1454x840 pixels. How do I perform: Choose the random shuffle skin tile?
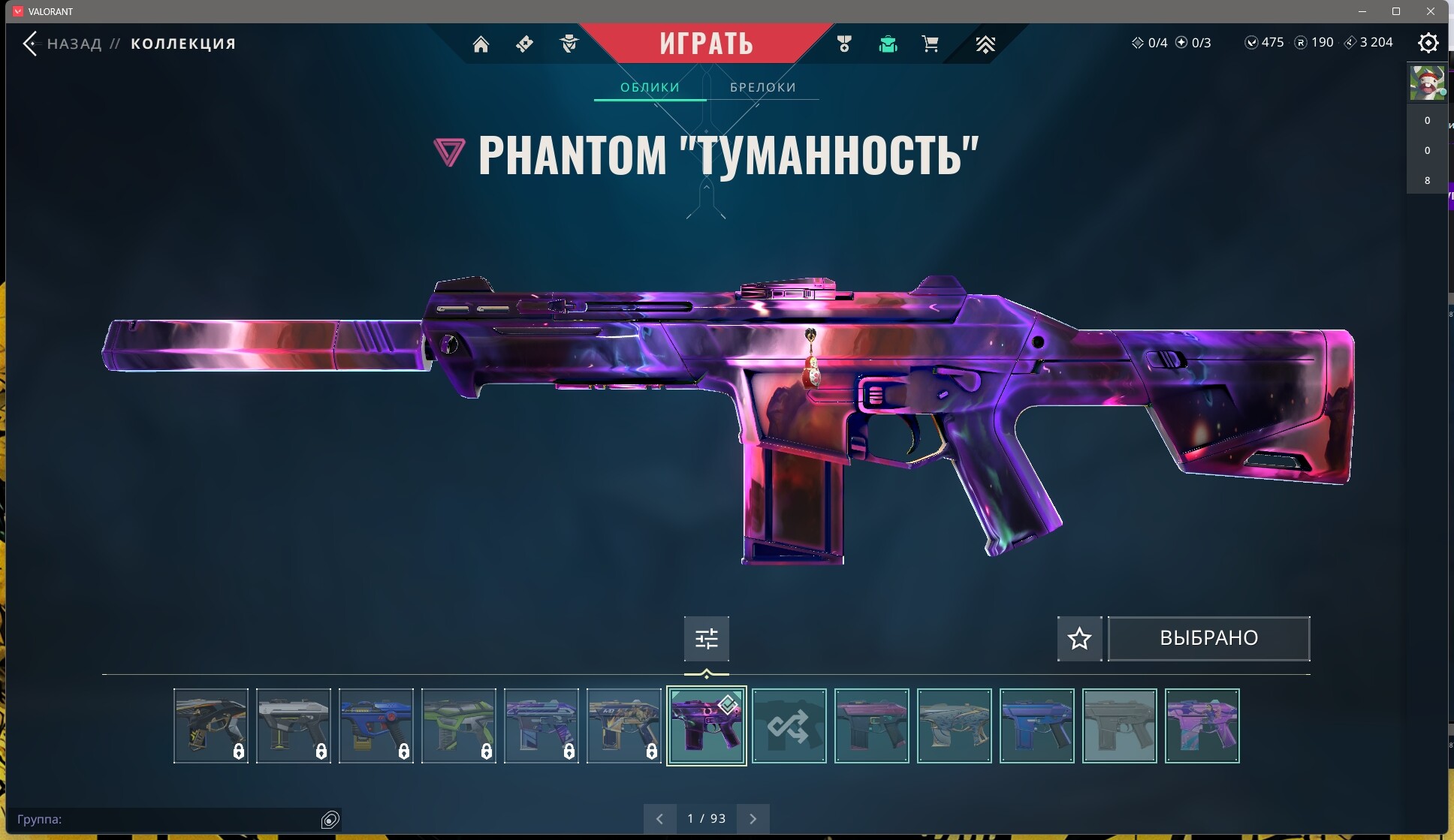click(x=789, y=726)
